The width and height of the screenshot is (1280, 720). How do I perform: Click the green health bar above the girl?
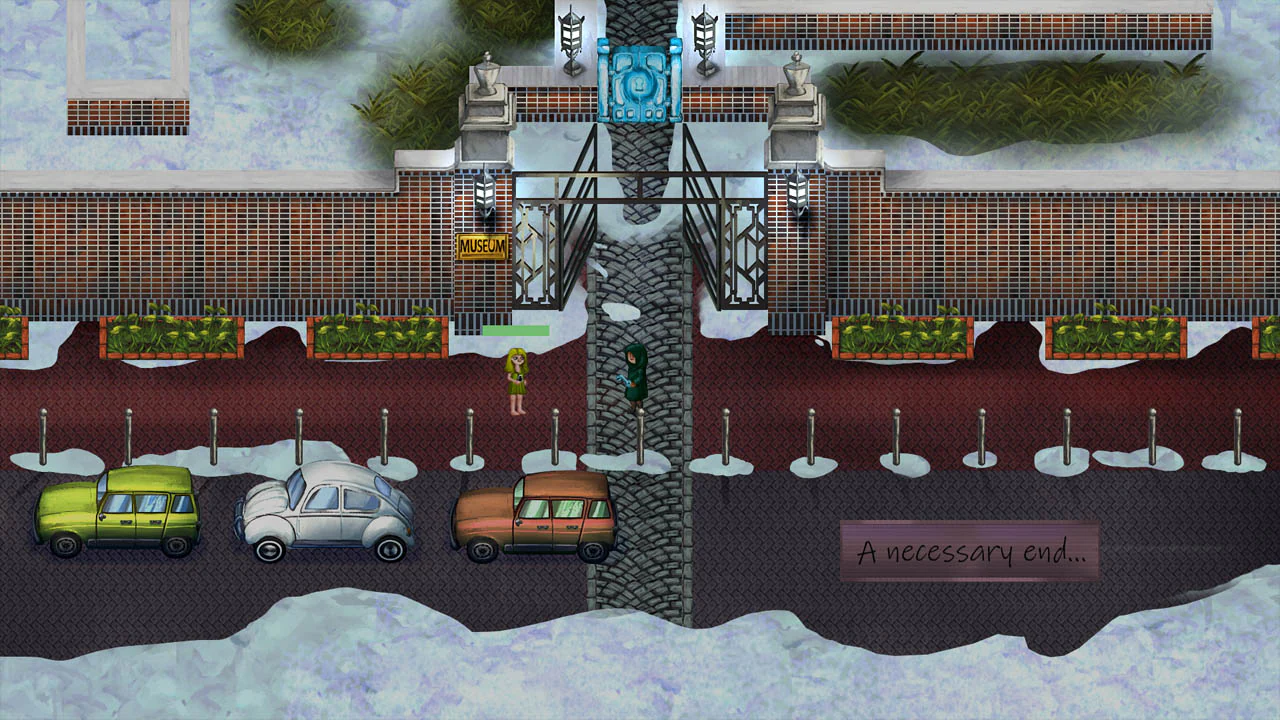[x=515, y=330]
